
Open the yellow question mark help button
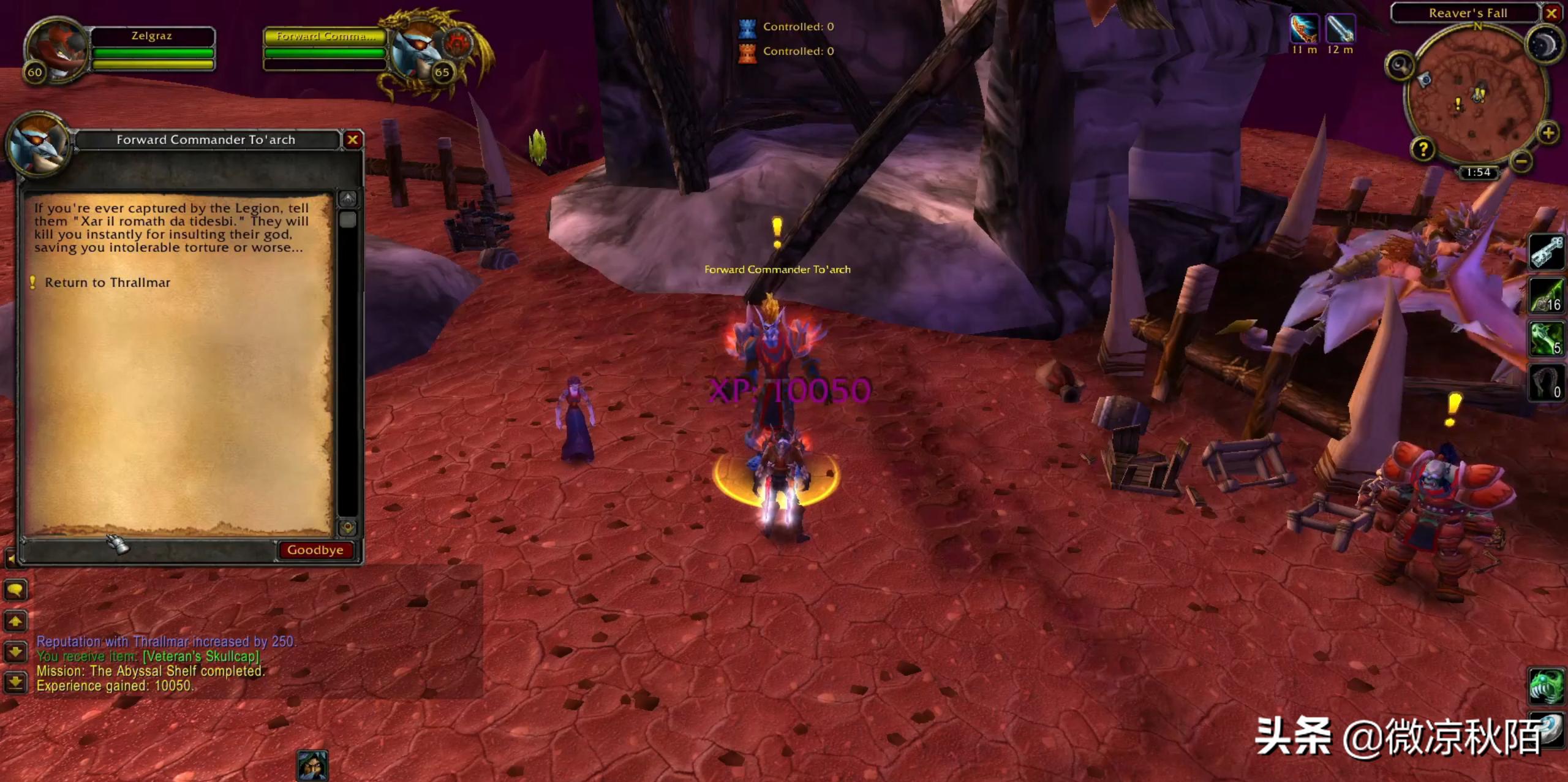[1423, 149]
